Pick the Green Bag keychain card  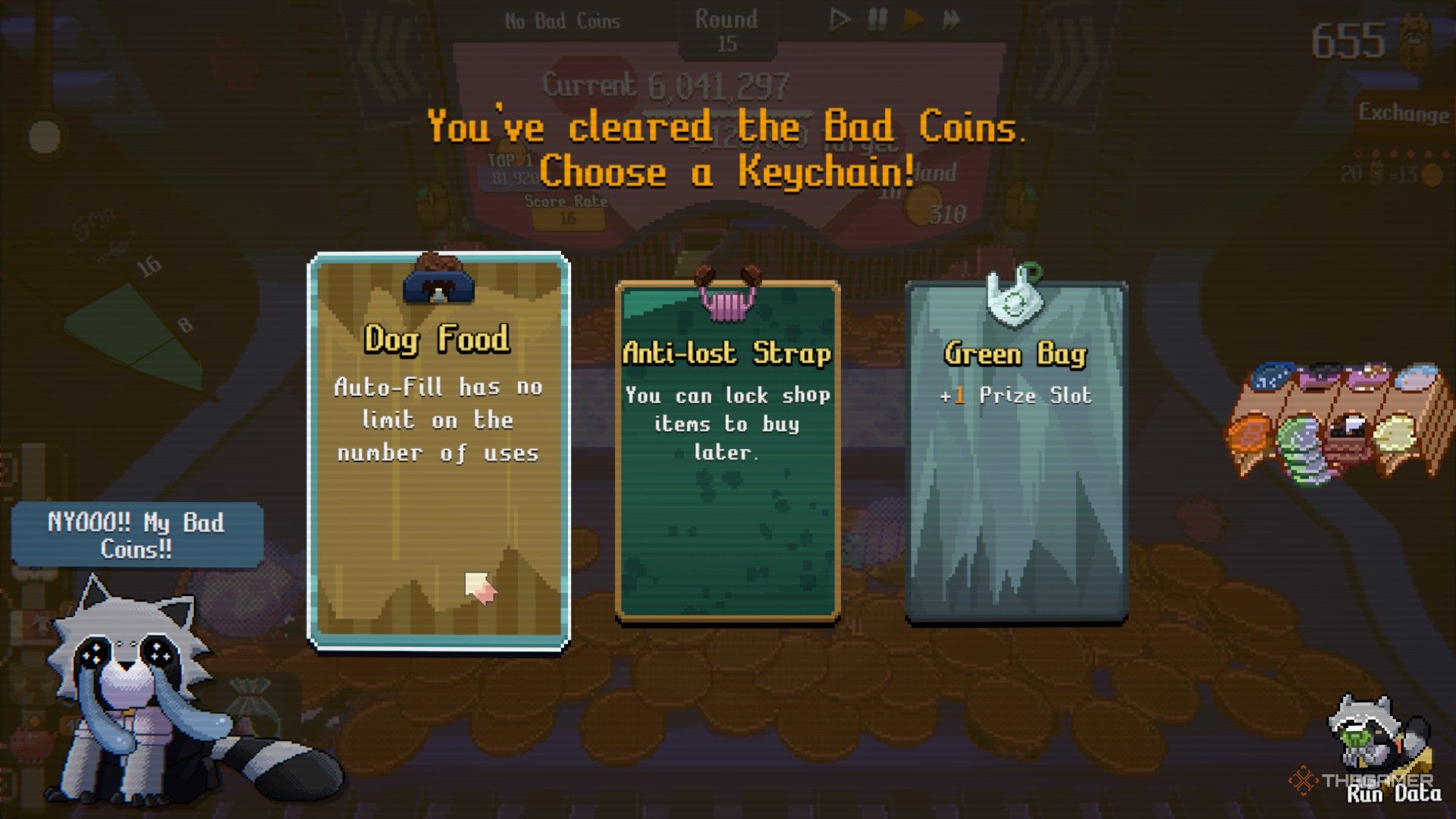(1016, 452)
